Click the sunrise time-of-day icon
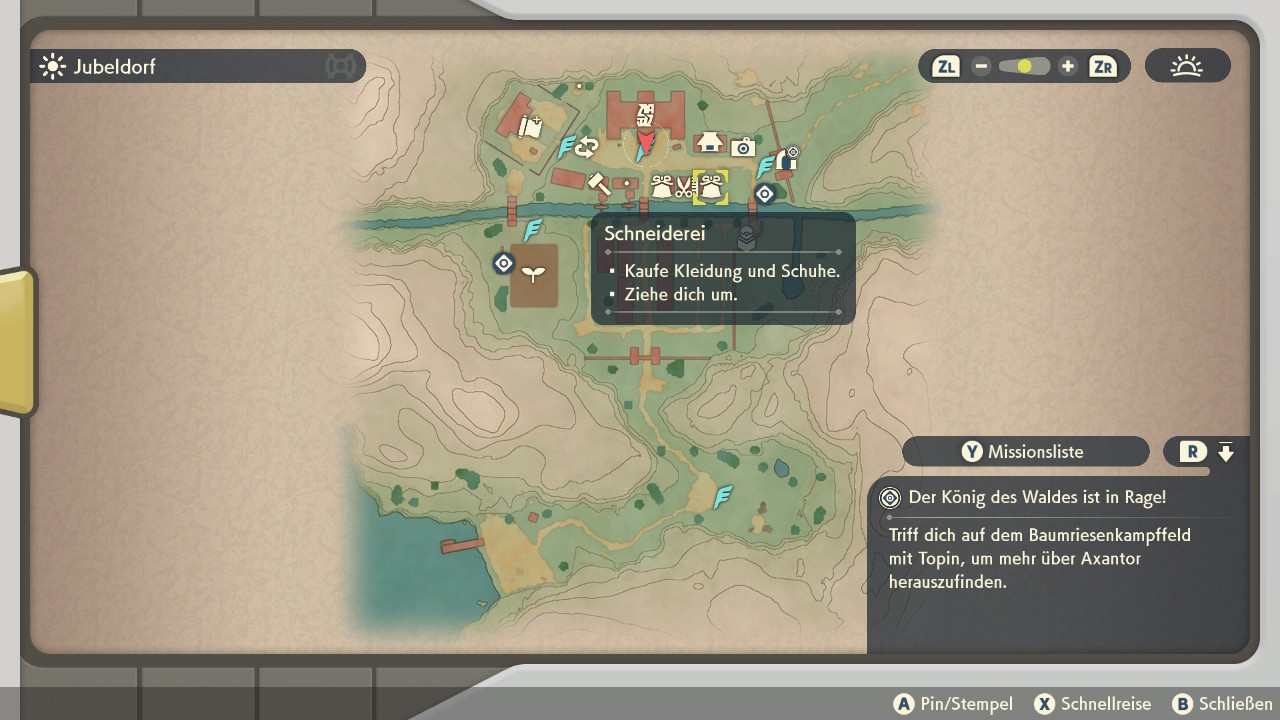Screen dimensions: 1280x720 pyautogui.click(x=1187, y=67)
